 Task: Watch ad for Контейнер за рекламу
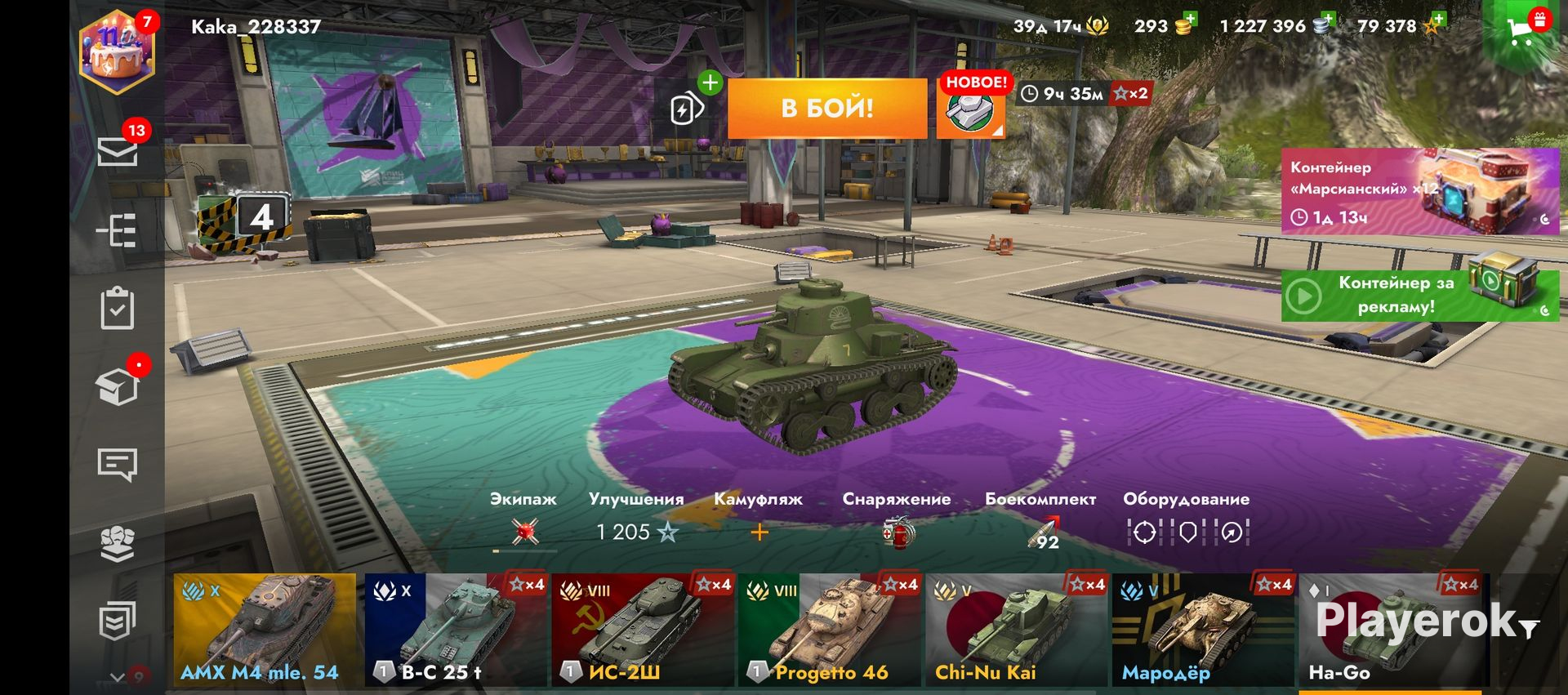pyautogui.click(x=1419, y=295)
